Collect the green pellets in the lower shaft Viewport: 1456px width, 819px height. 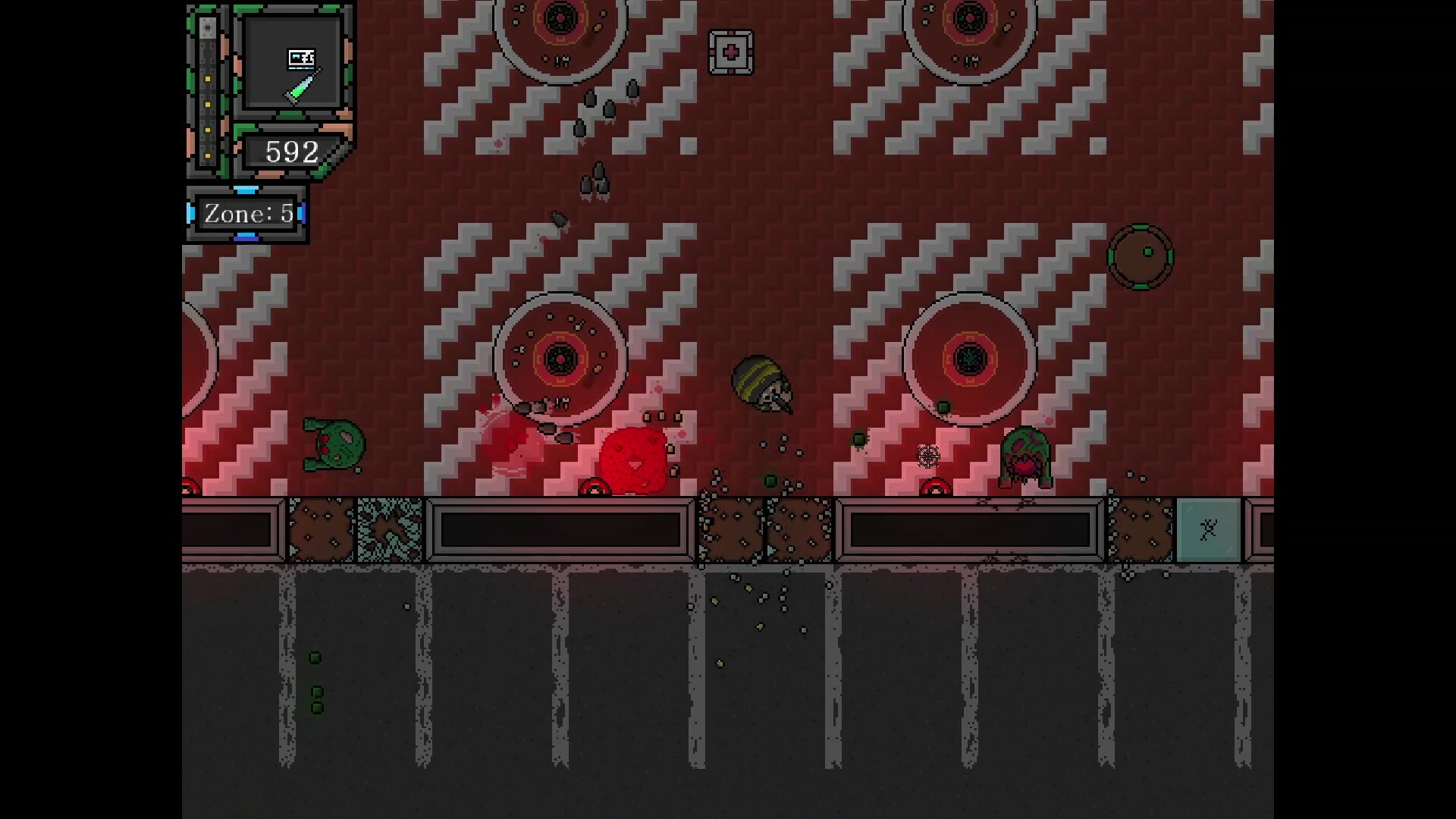(x=316, y=682)
